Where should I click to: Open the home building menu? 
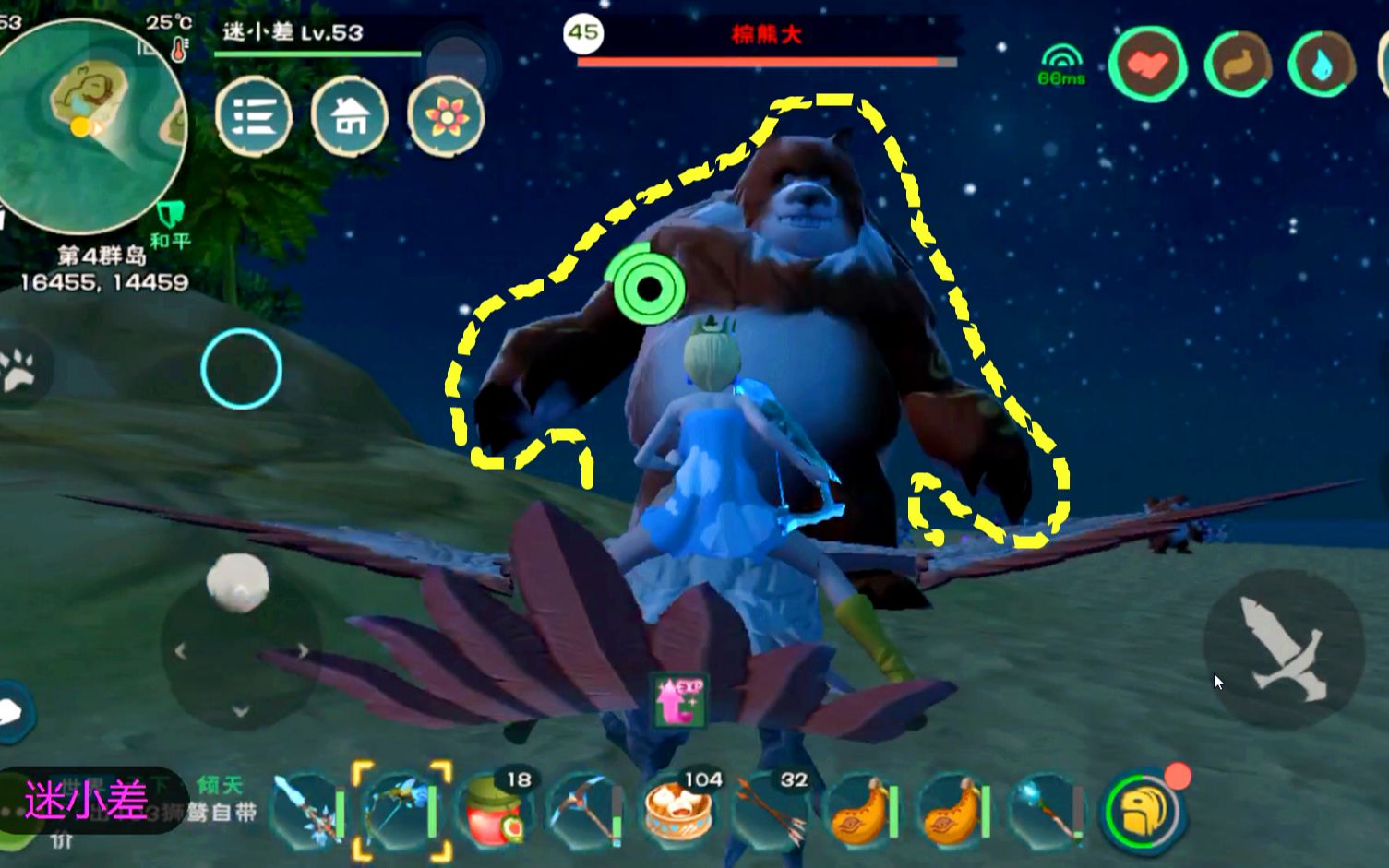click(x=350, y=116)
